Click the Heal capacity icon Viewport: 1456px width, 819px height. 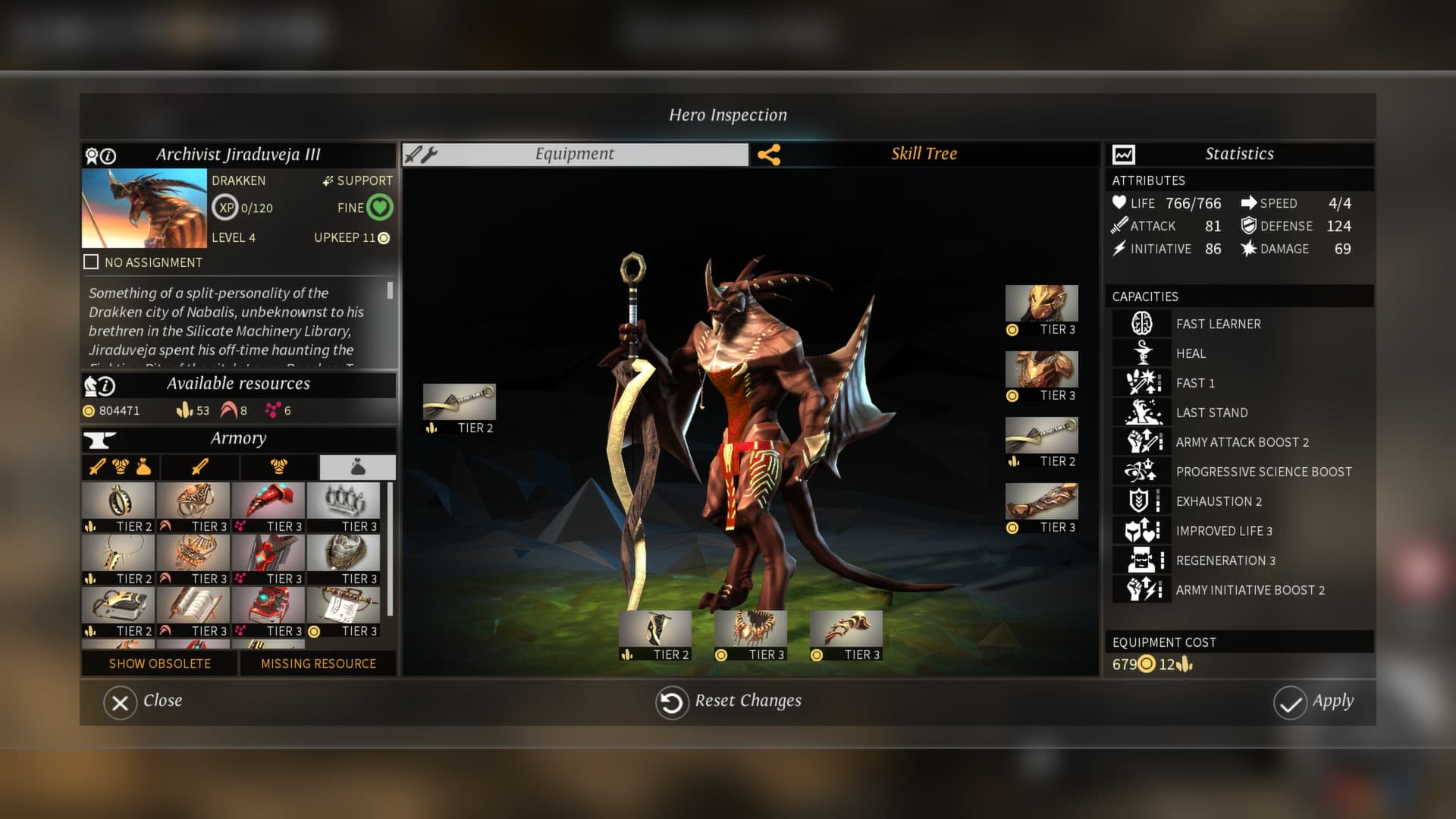click(x=1141, y=353)
